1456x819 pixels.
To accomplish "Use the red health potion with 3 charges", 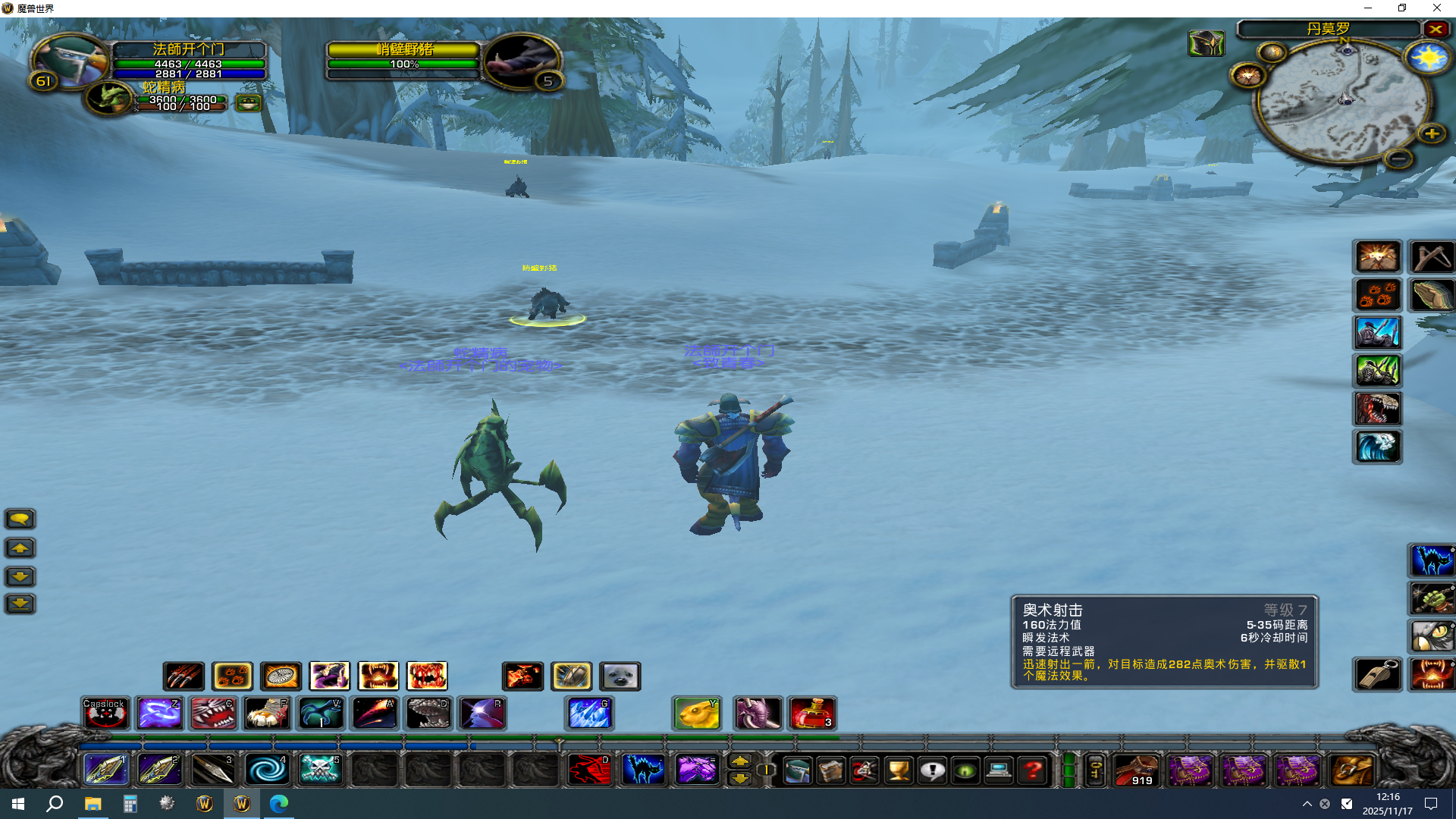I will tap(812, 714).
